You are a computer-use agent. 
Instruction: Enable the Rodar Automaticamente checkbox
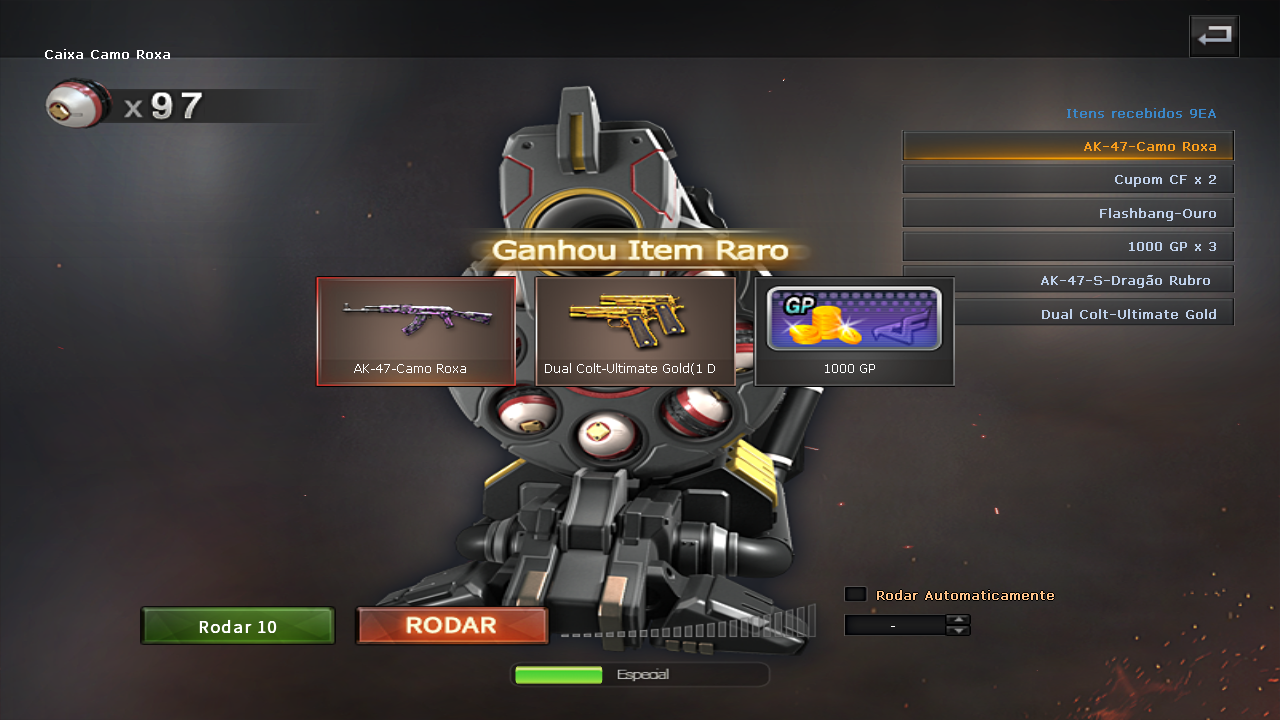coord(855,594)
